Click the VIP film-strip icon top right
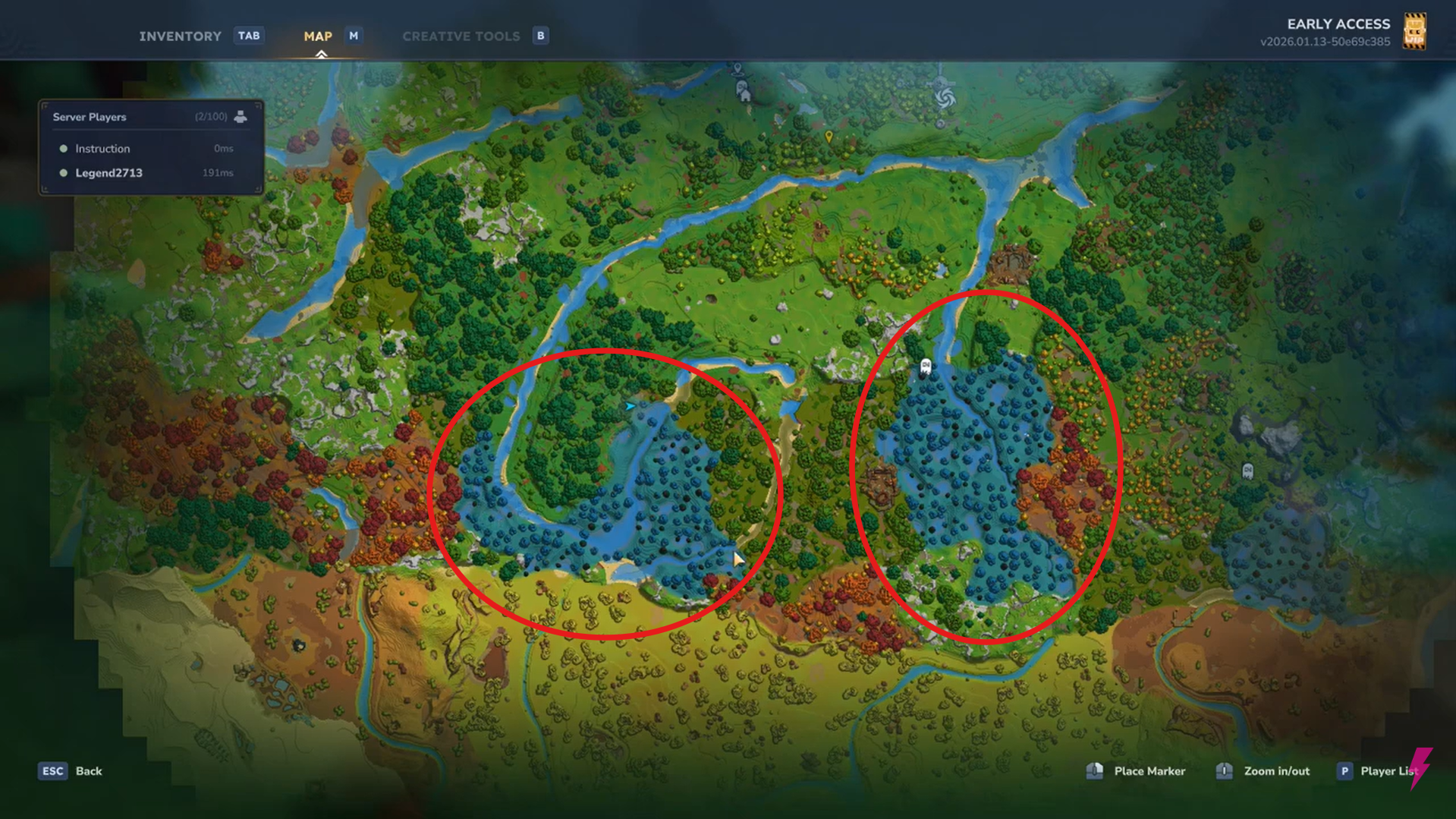Screen dimensions: 1456x819 pos(1414,32)
